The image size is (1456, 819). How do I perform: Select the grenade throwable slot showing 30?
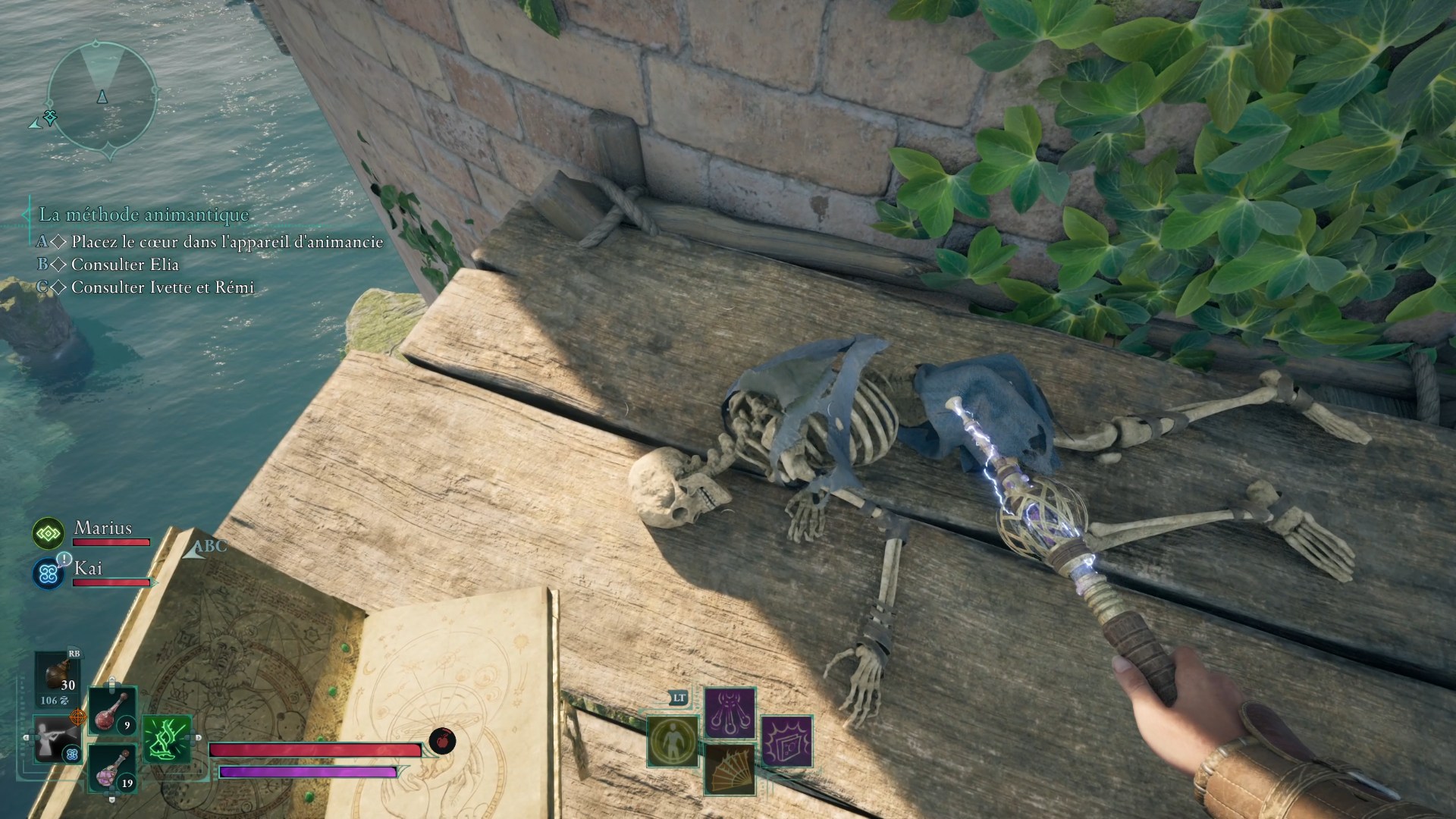(58, 676)
